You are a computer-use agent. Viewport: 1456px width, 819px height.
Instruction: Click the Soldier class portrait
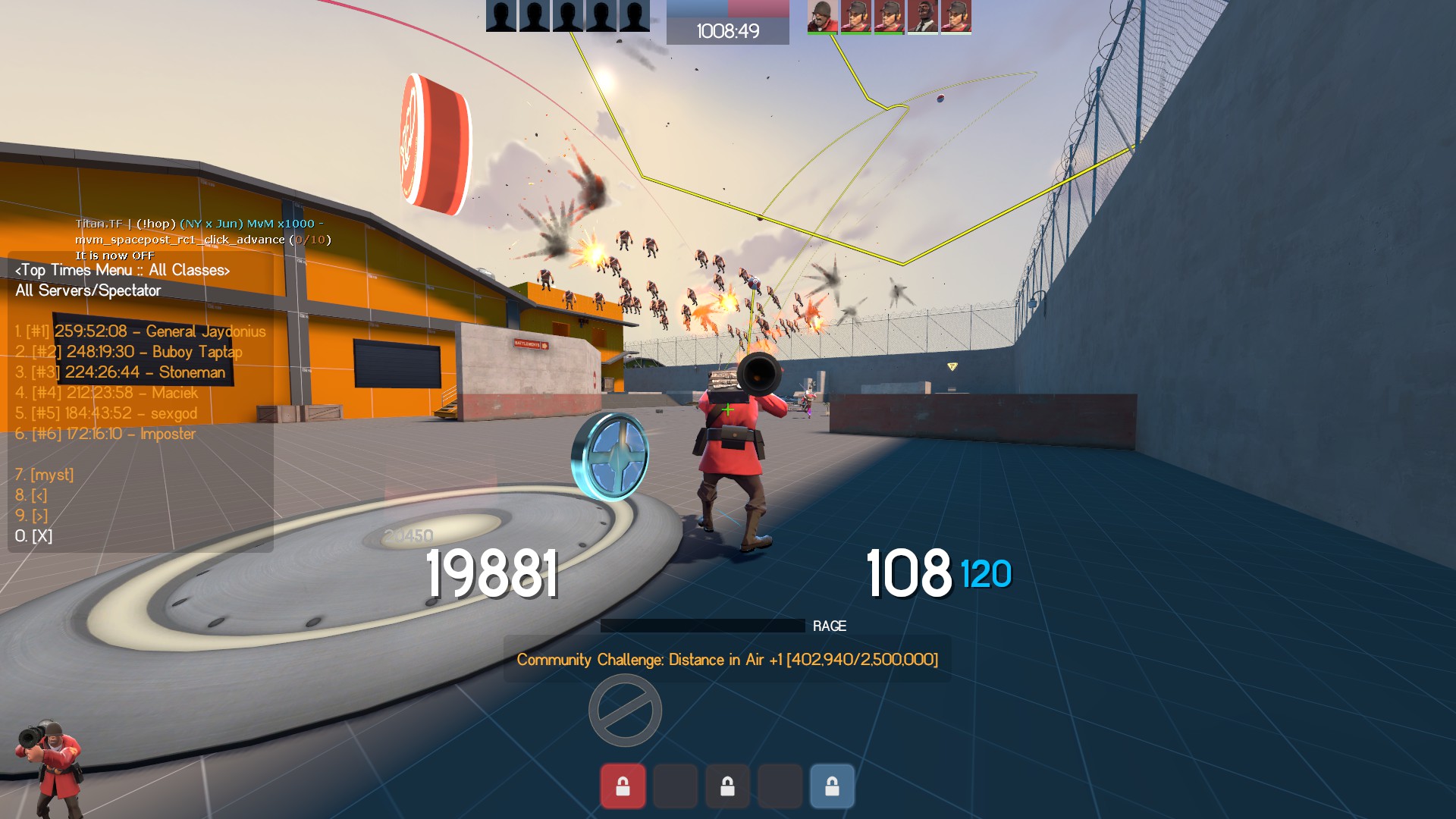coord(49,767)
